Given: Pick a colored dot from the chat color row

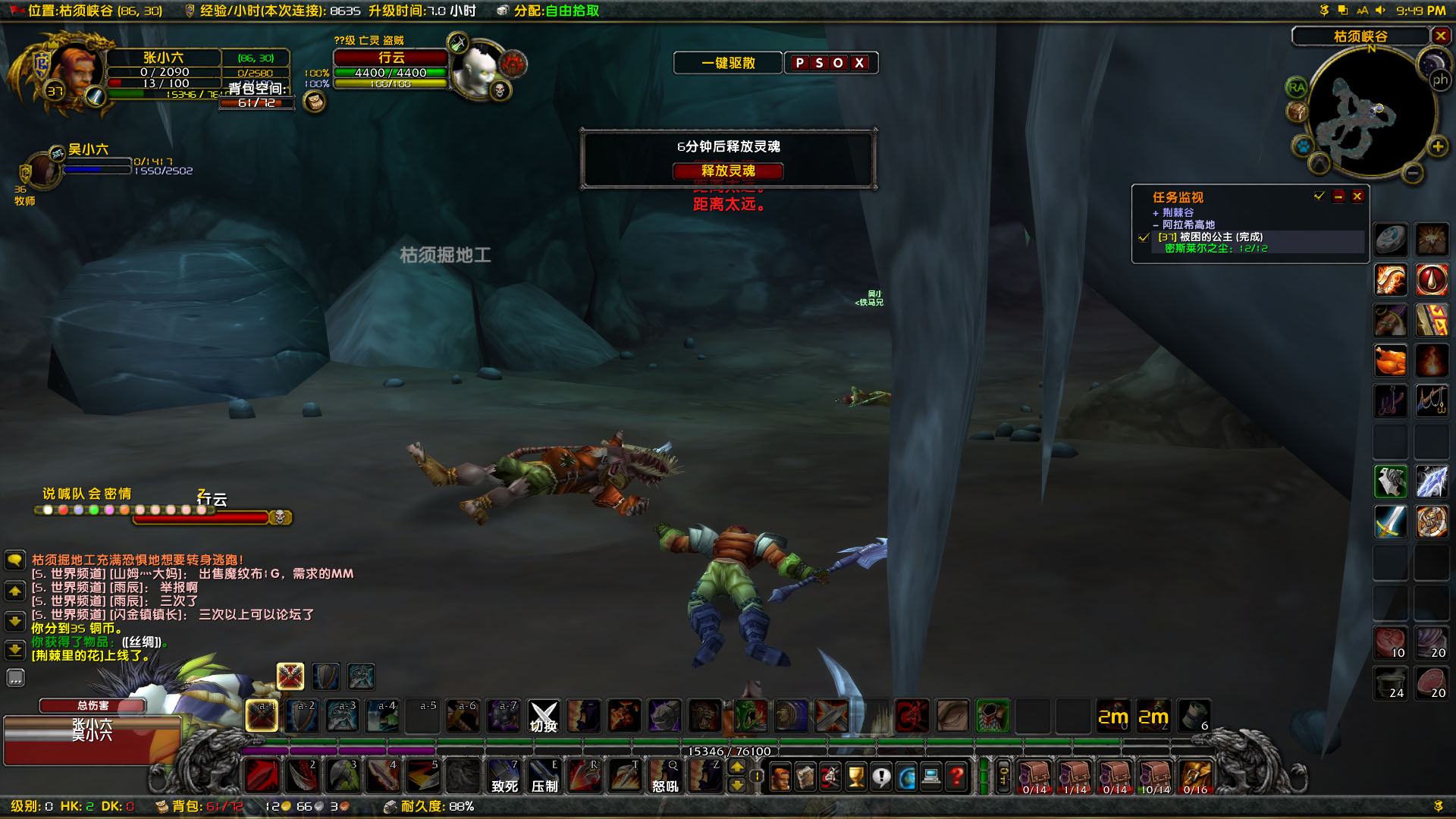Looking at the screenshot, I should [49, 509].
